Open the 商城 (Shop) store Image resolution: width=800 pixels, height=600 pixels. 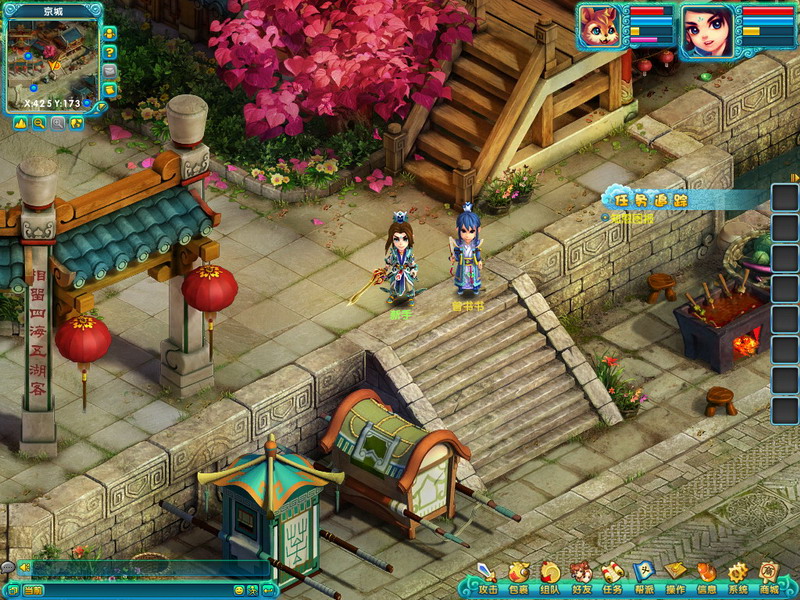pyautogui.click(x=769, y=576)
